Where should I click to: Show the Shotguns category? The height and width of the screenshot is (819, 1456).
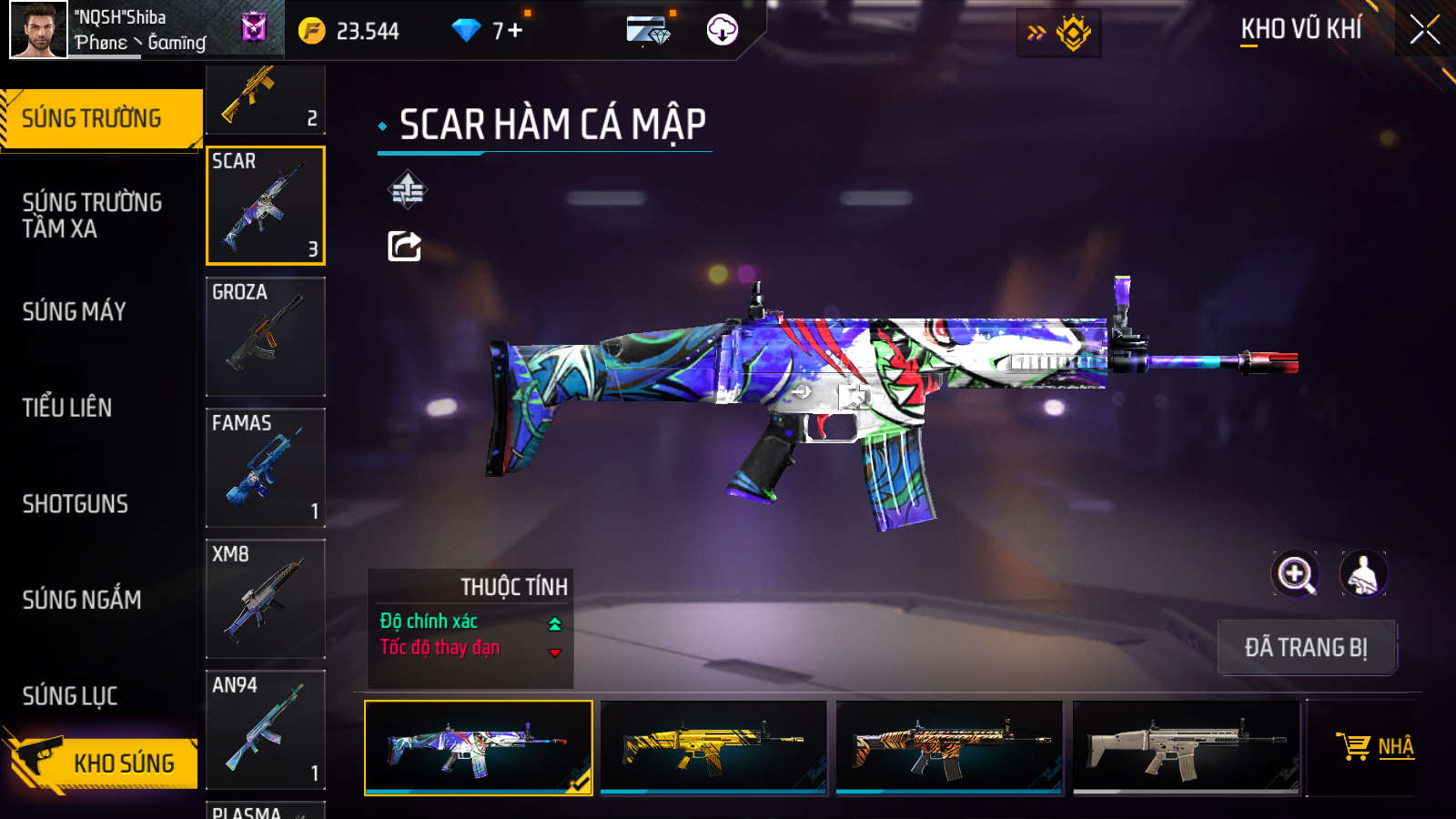pyautogui.click(x=76, y=504)
